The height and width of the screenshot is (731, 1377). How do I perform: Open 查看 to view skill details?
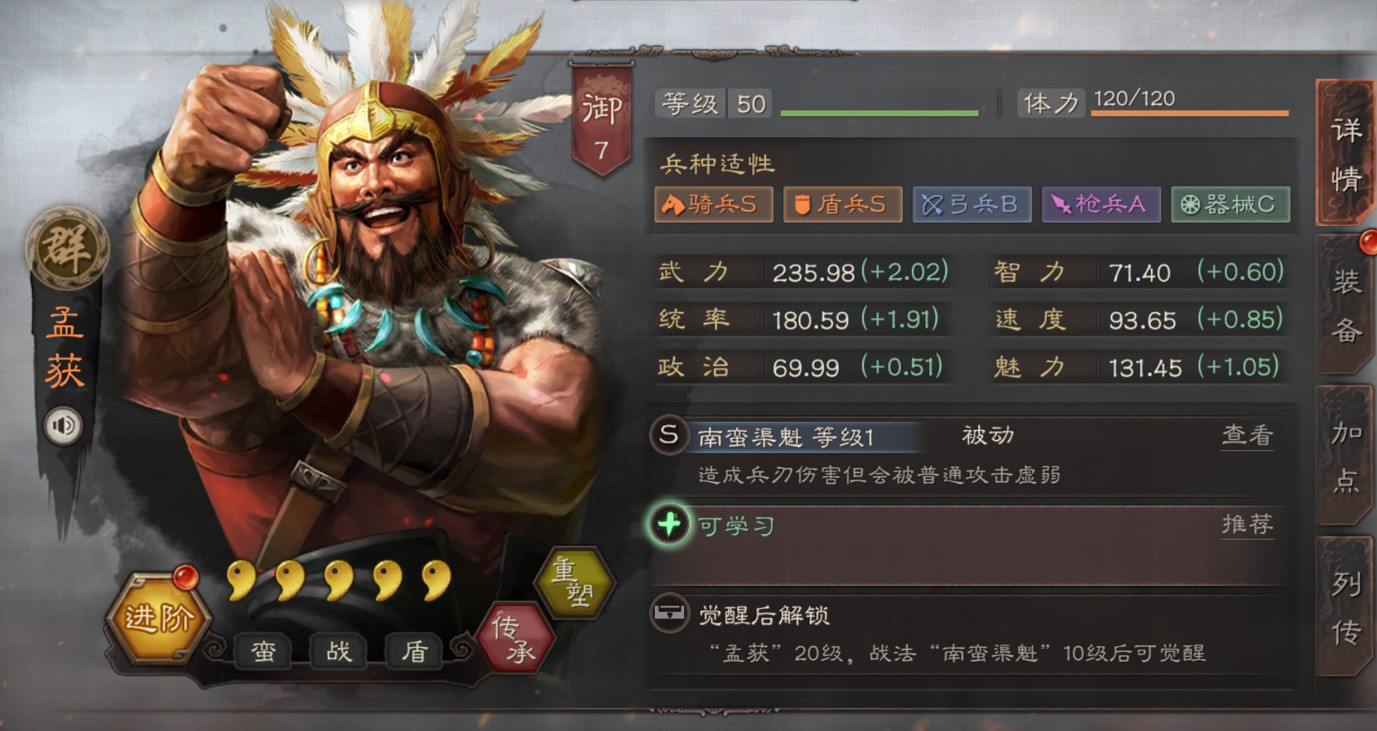(x=1246, y=435)
